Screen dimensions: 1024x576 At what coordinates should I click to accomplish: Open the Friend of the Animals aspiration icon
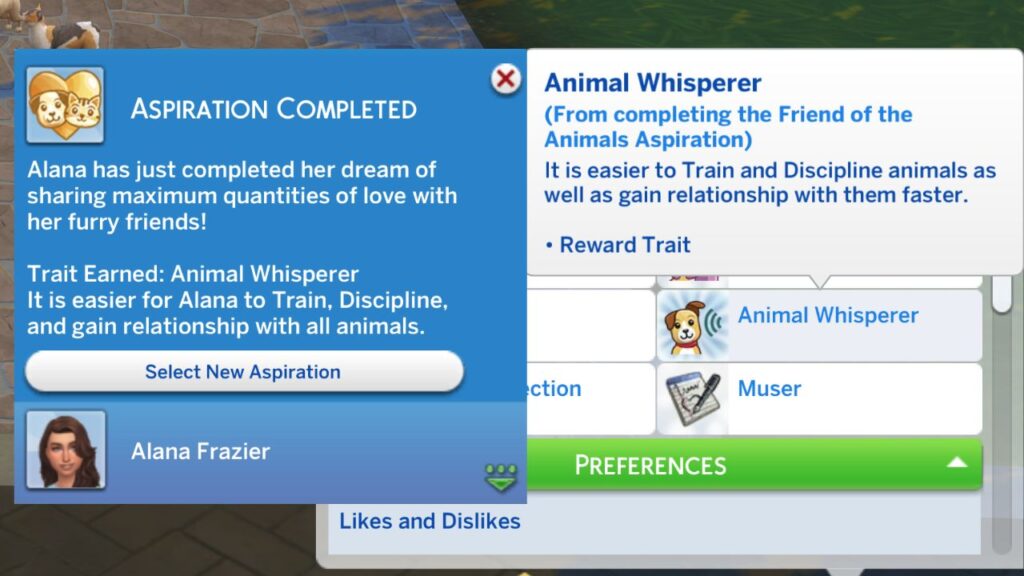click(x=65, y=105)
